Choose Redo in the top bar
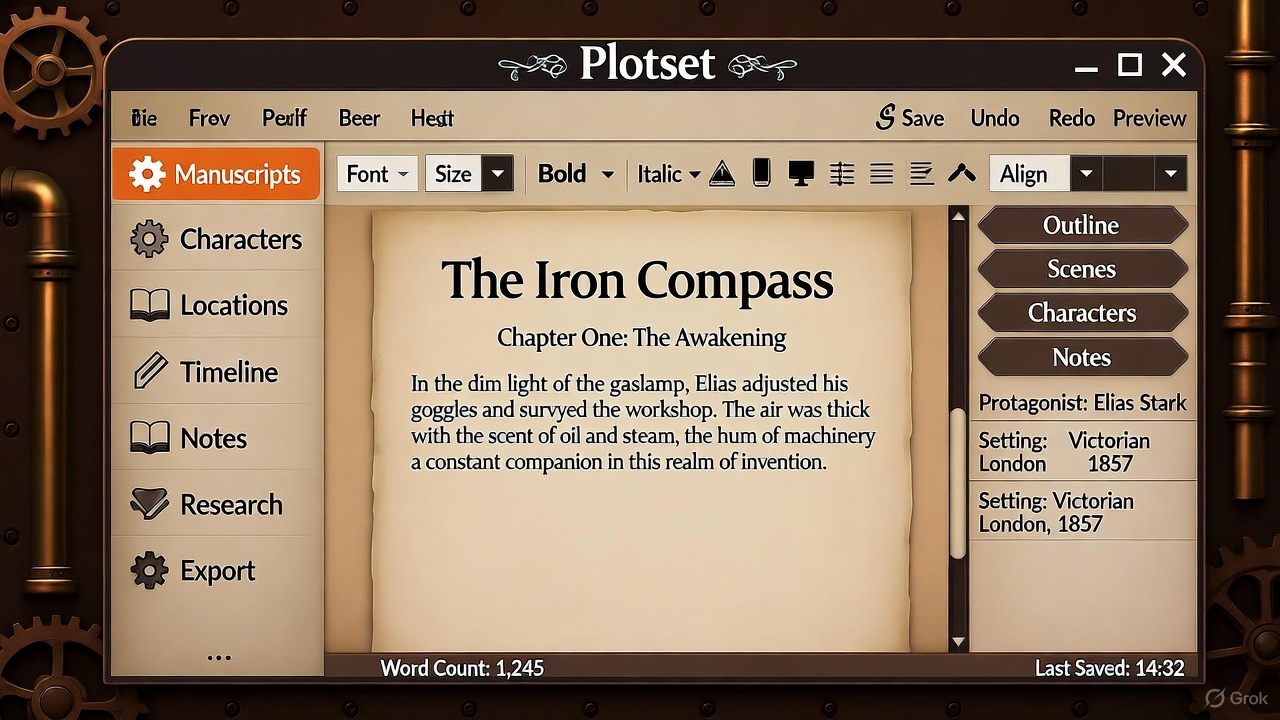The image size is (1280, 720). tap(1072, 118)
